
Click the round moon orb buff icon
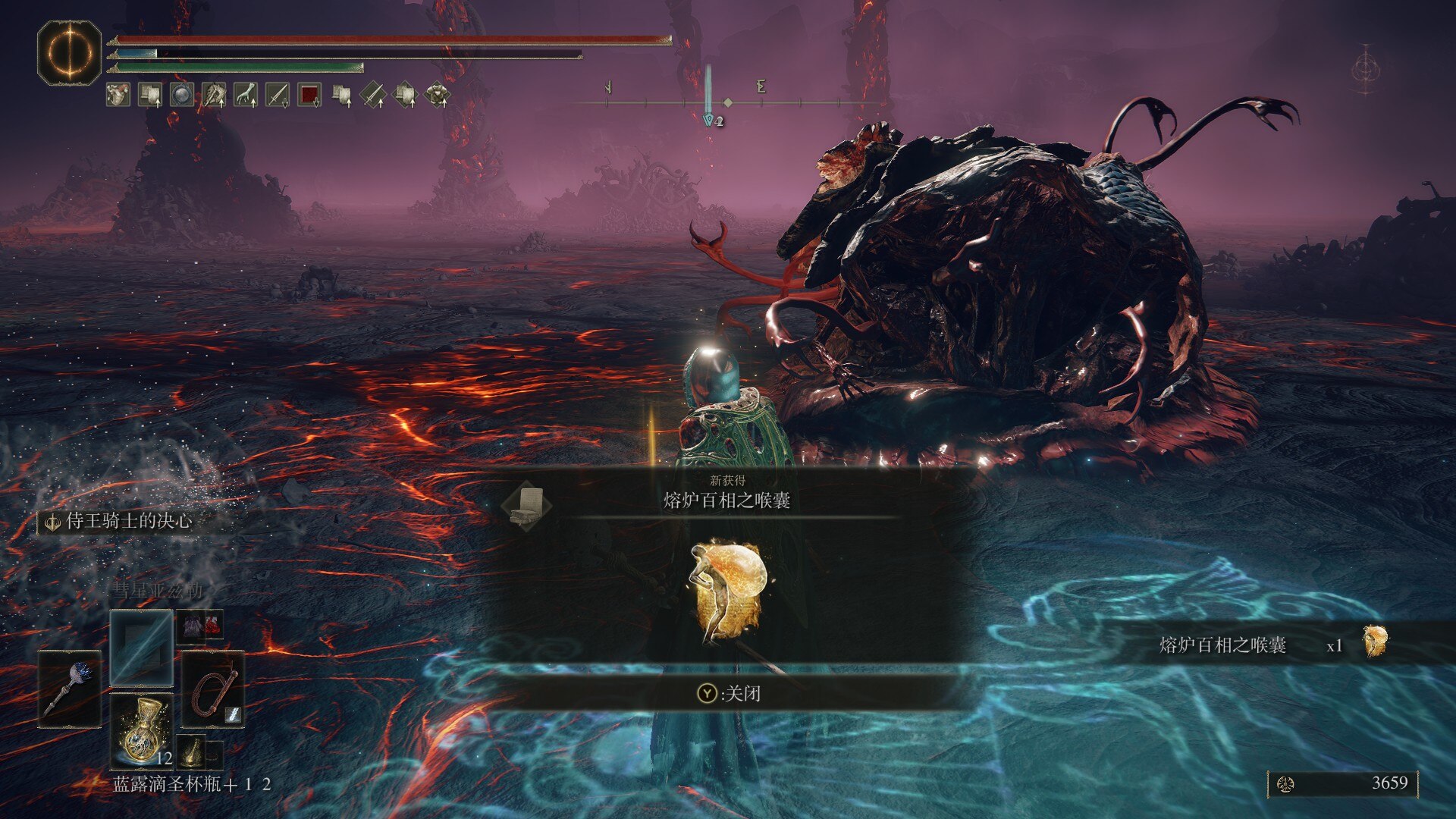[x=182, y=95]
